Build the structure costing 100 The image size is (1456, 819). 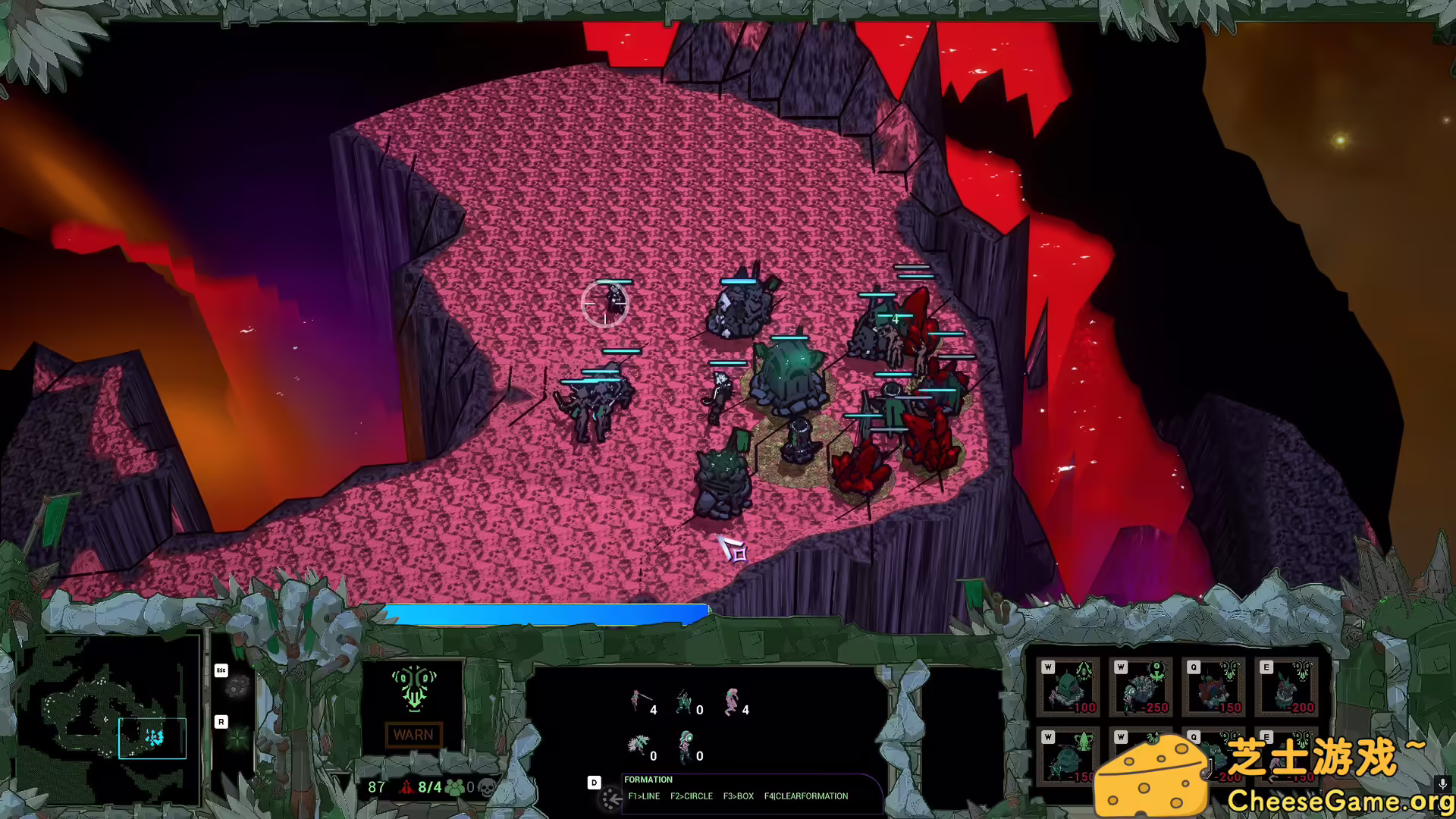pos(1068,687)
